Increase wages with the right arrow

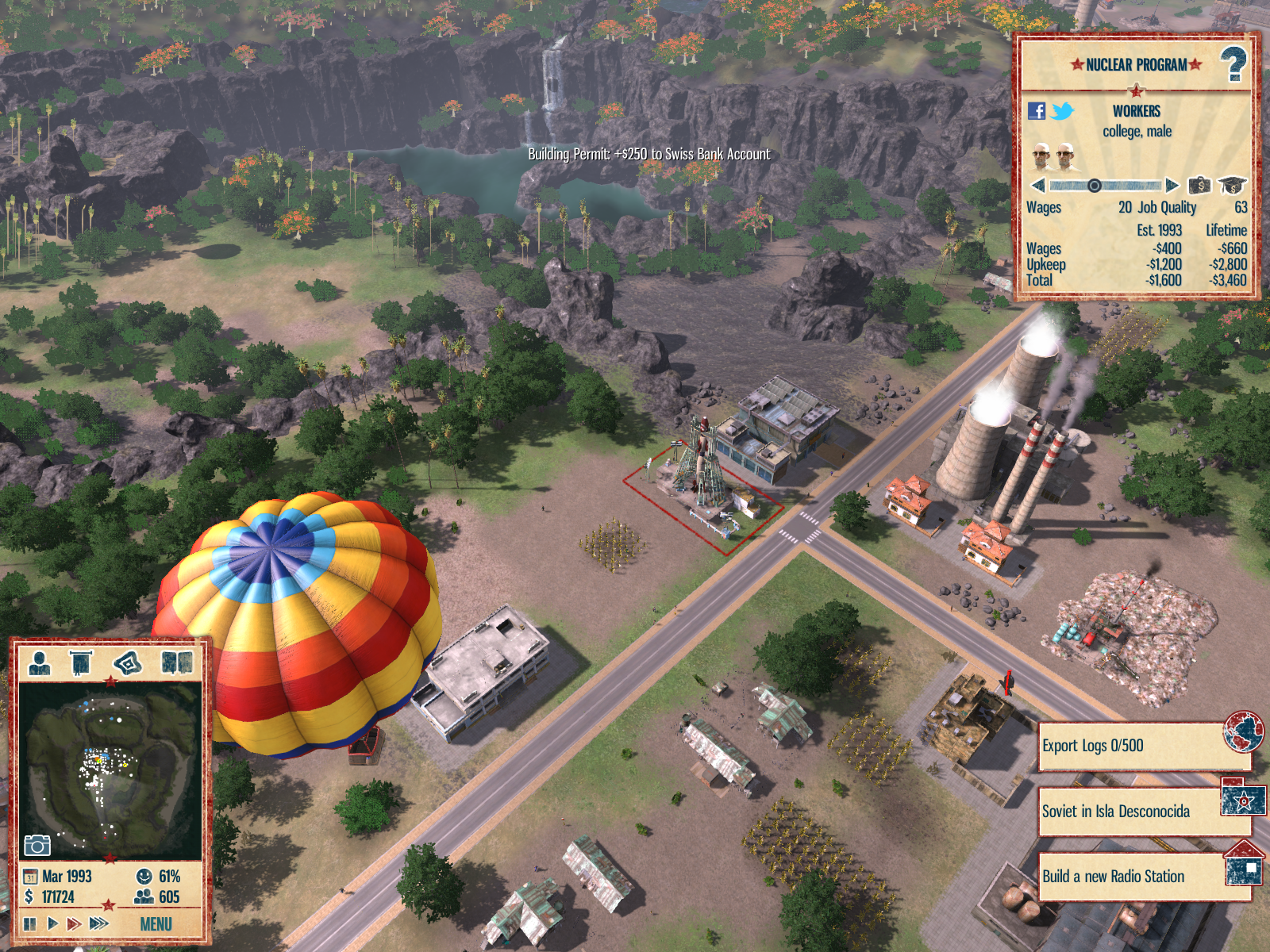point(1172,186)
